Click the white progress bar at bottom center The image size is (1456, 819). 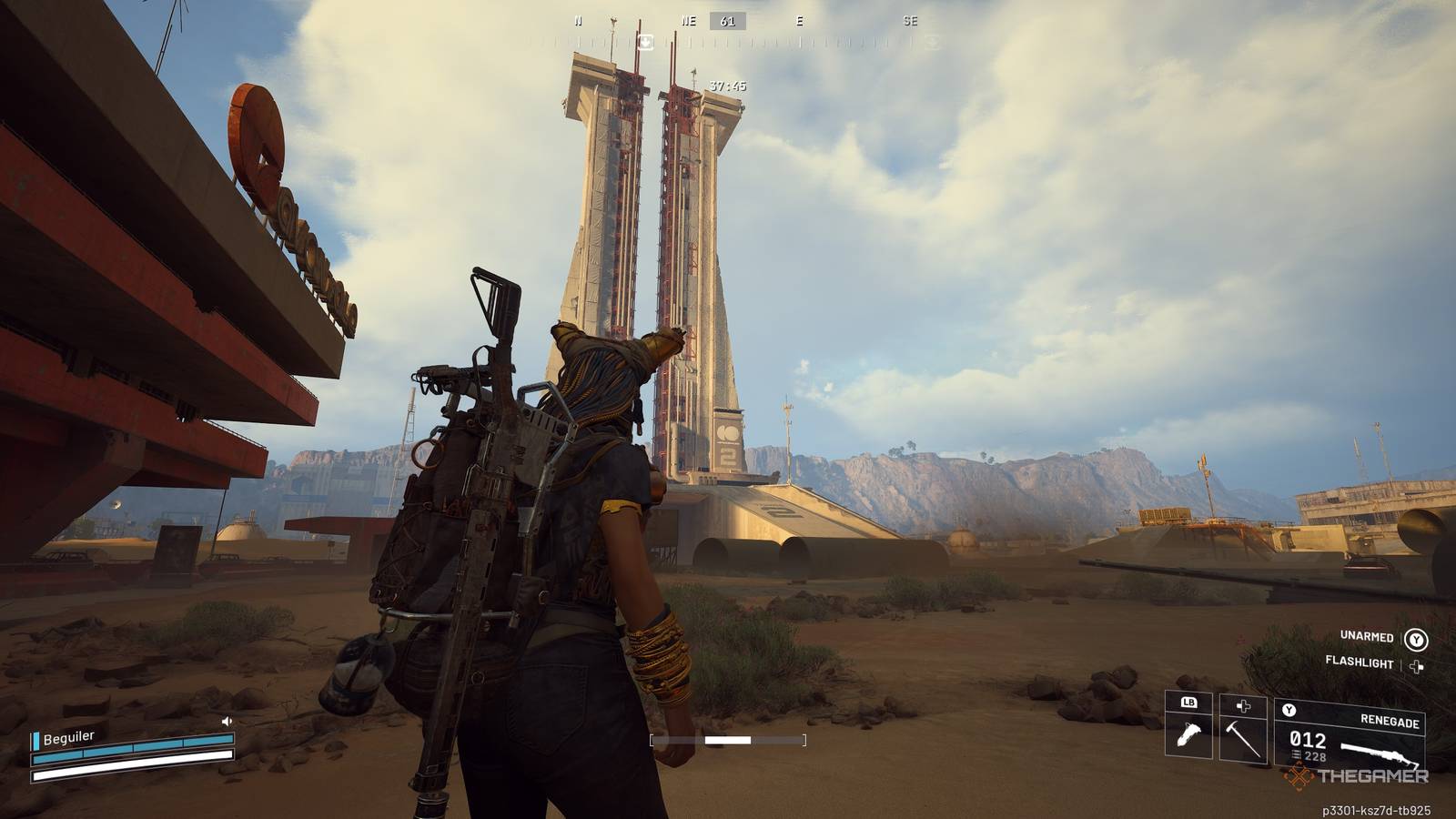pyautogui.click(x=728, y=739)
